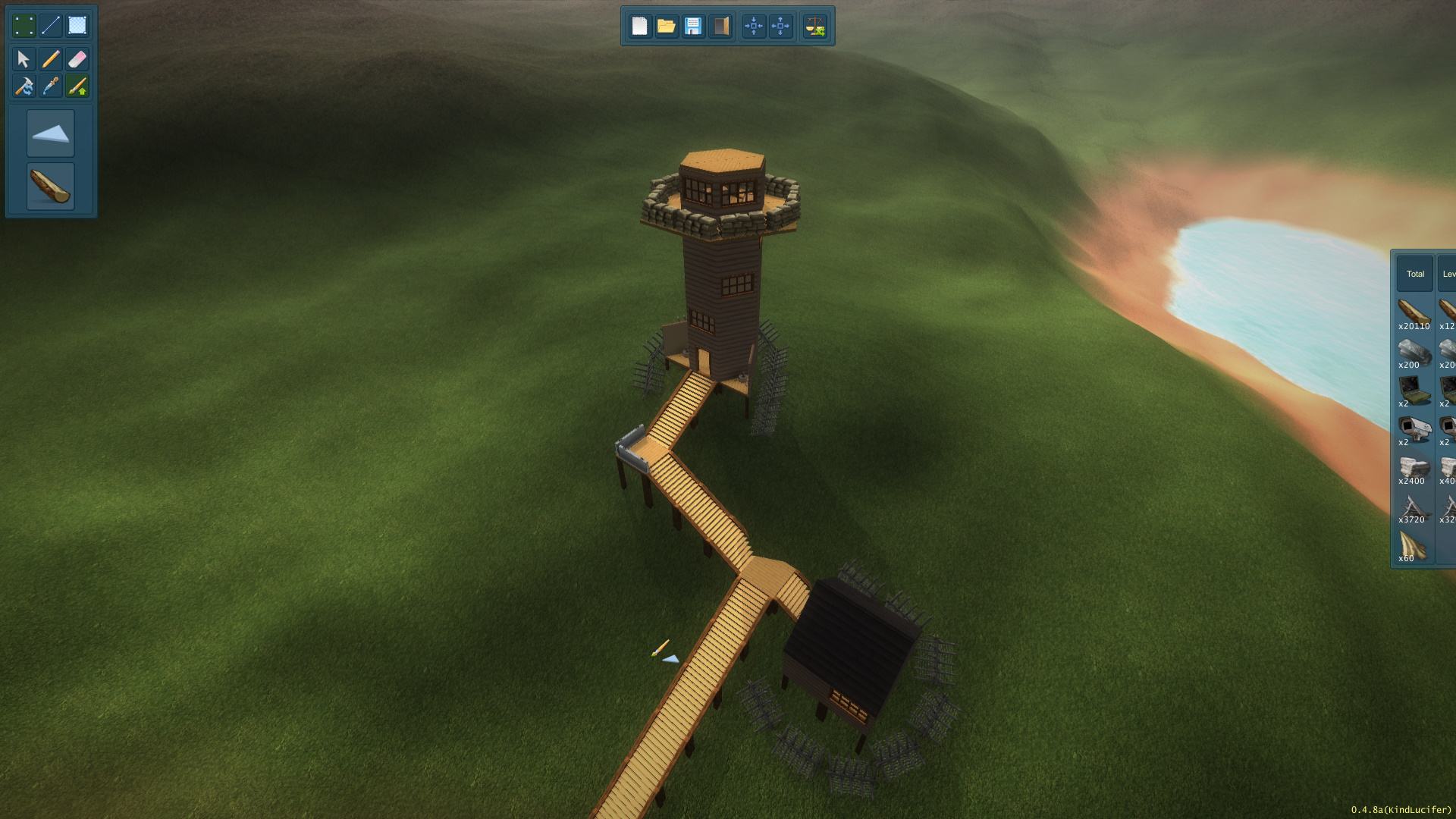This screenshot has height=819, width=1456.
Task: Choose the eyedropper tool
Action: 50,86
